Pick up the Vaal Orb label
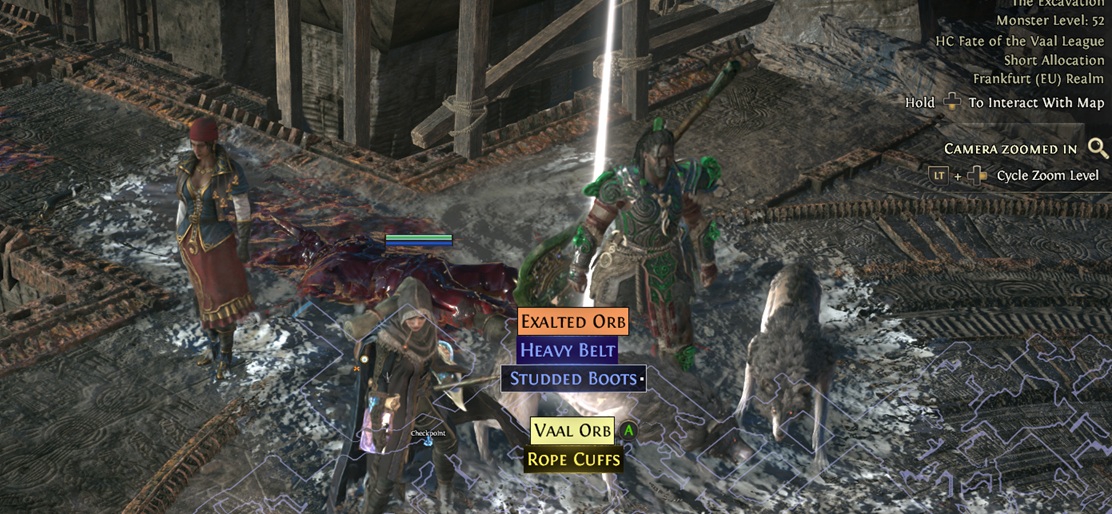Screen dimensions: 1112x514 (x=572, y=431)
